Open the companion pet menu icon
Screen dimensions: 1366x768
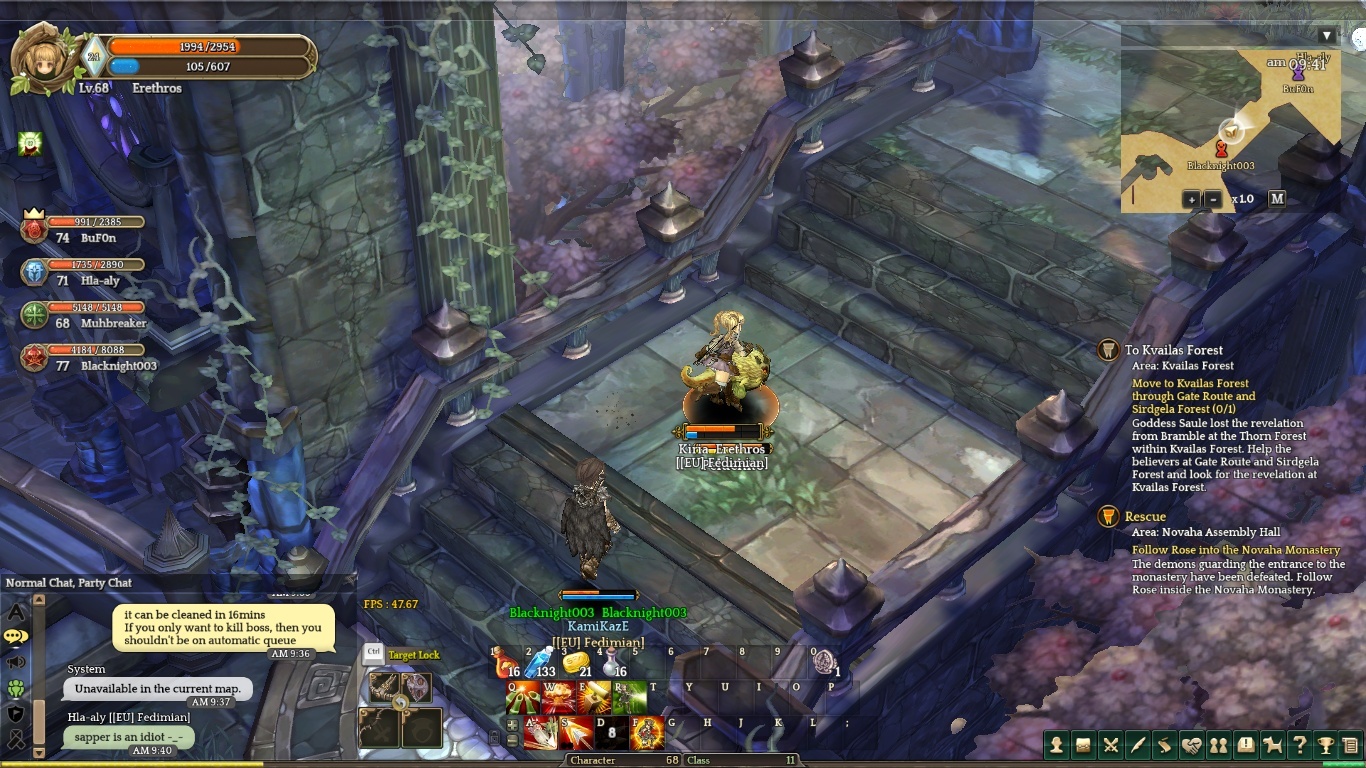click(1272, 745)
